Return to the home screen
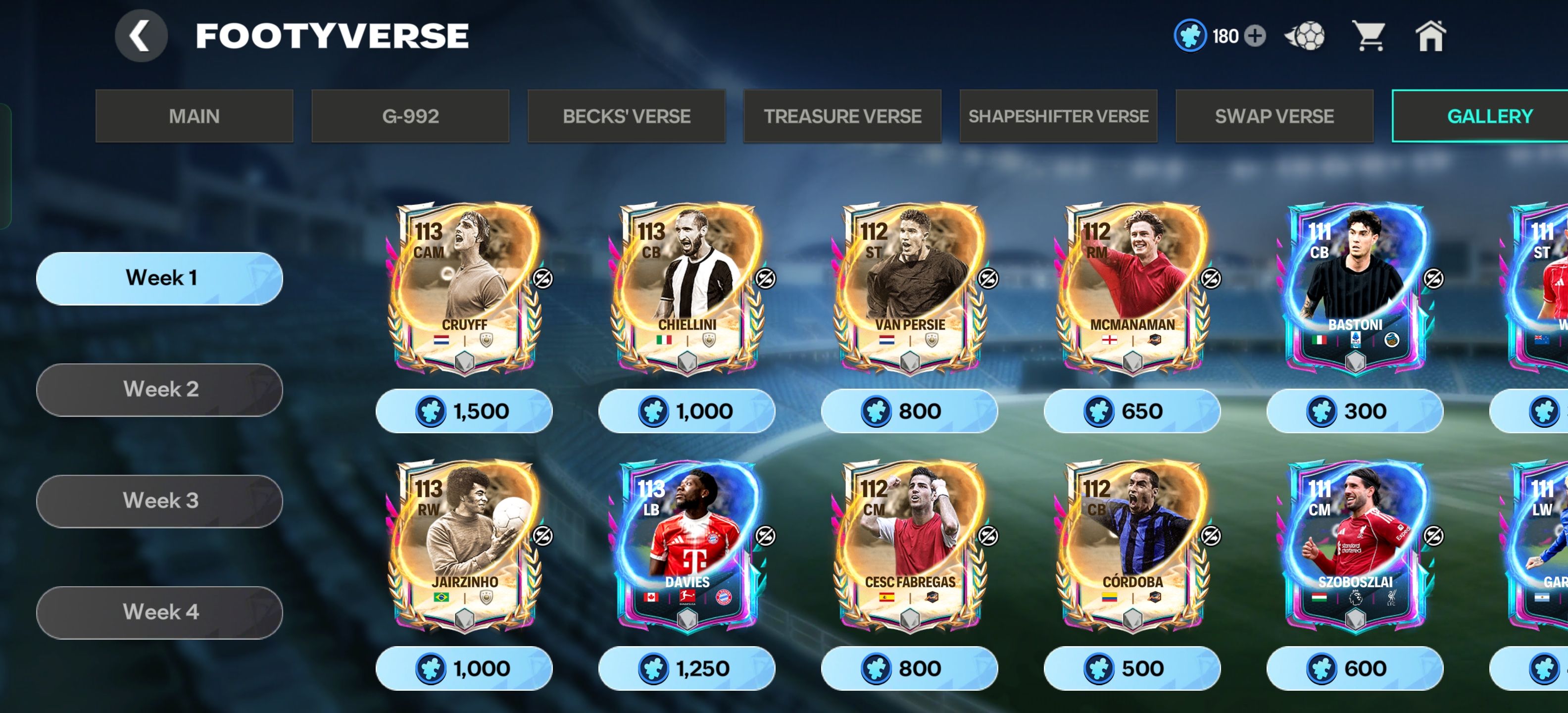Viewport: 1568px width, 713px height. click(1430, 36)
